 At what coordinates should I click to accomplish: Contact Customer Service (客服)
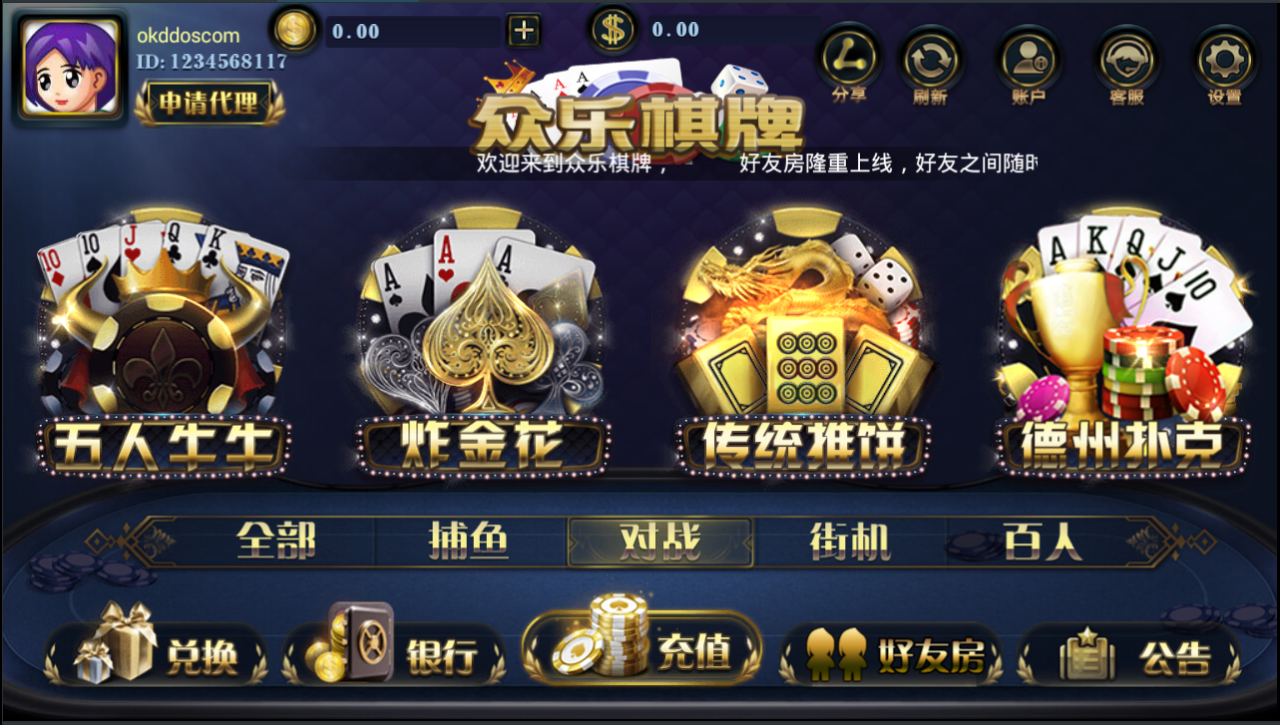[x=1128, y=62]
